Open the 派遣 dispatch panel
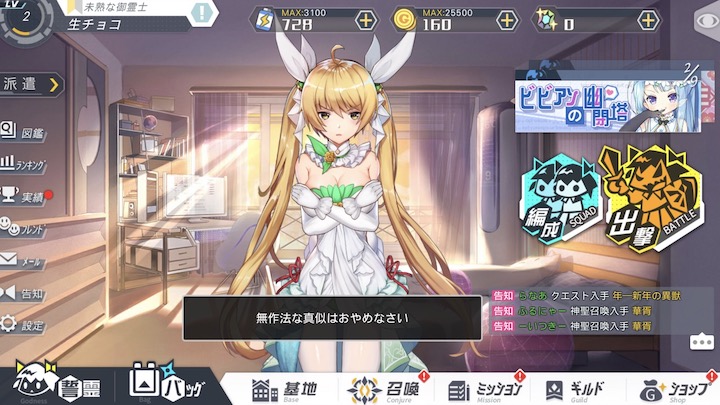This screenshot has width=720, height=405. click(30, 85)
